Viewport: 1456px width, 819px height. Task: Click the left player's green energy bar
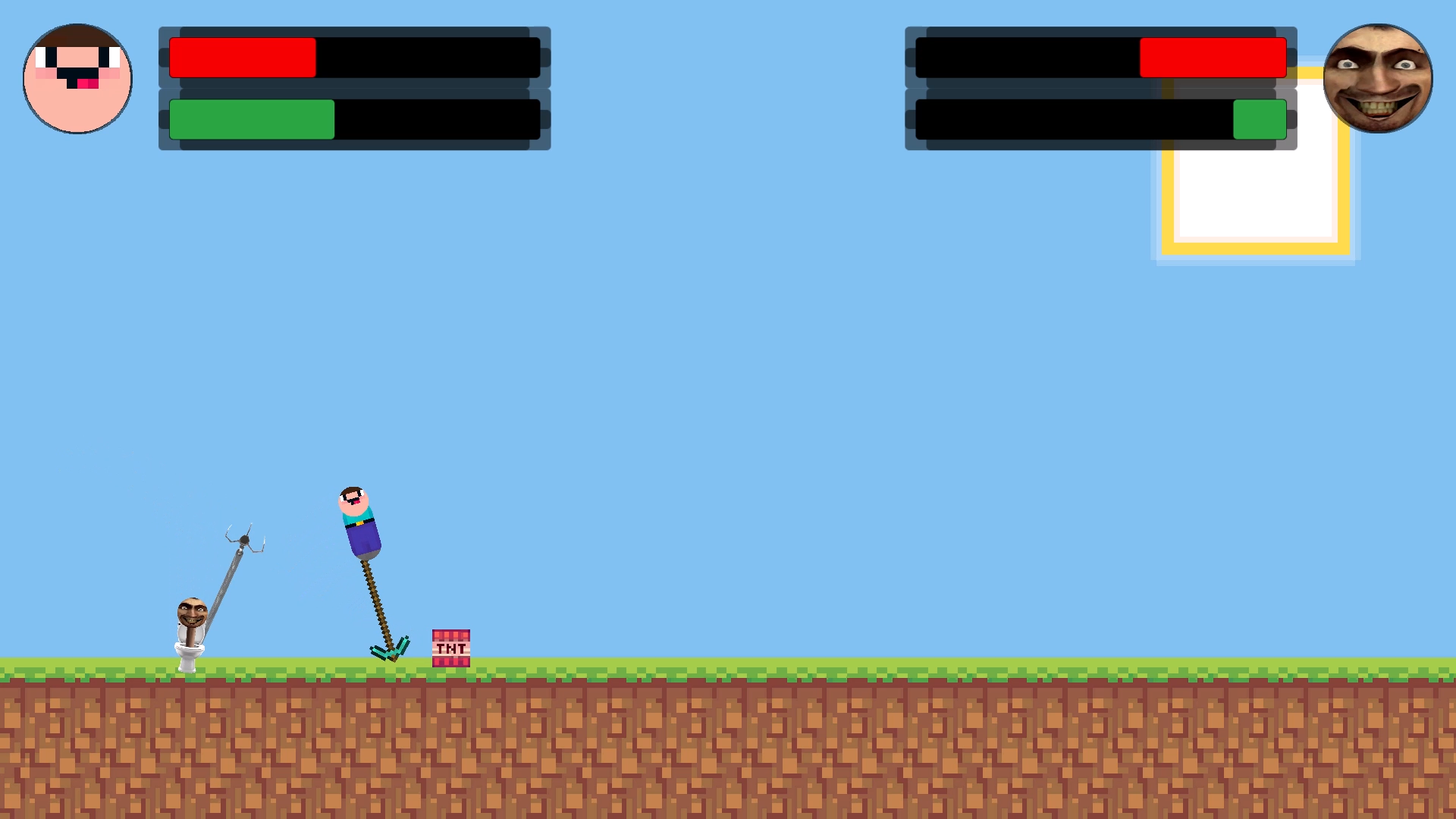pyautogui.click(x=250, y=120)
